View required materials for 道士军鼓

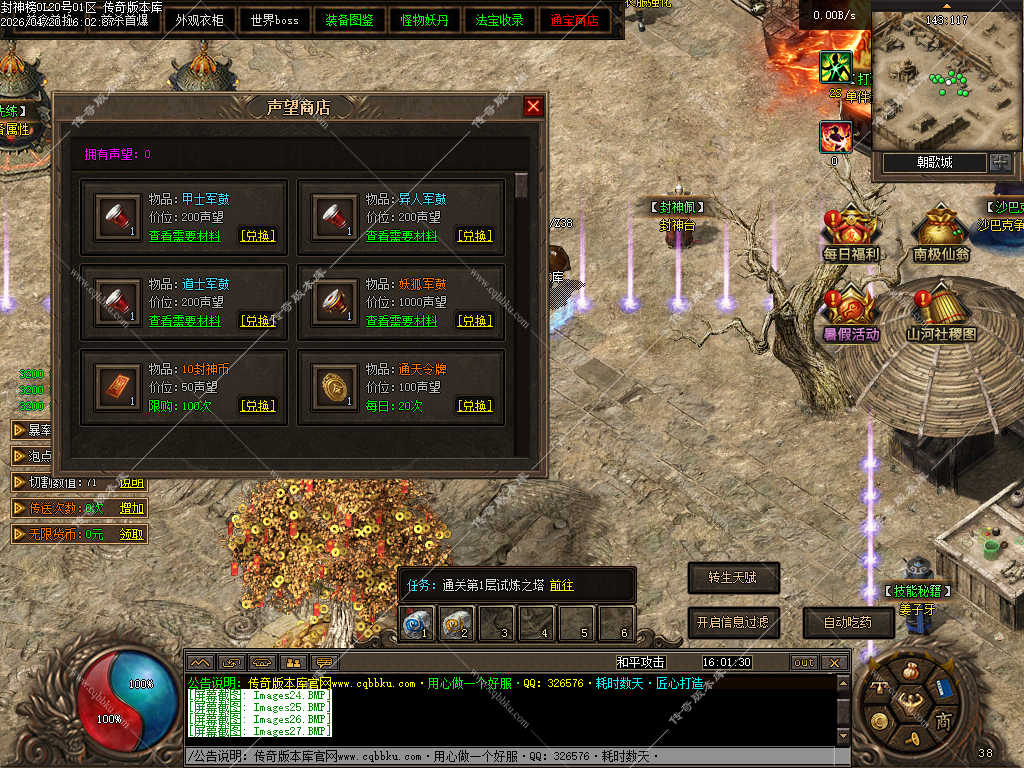(x=185, y=322)
